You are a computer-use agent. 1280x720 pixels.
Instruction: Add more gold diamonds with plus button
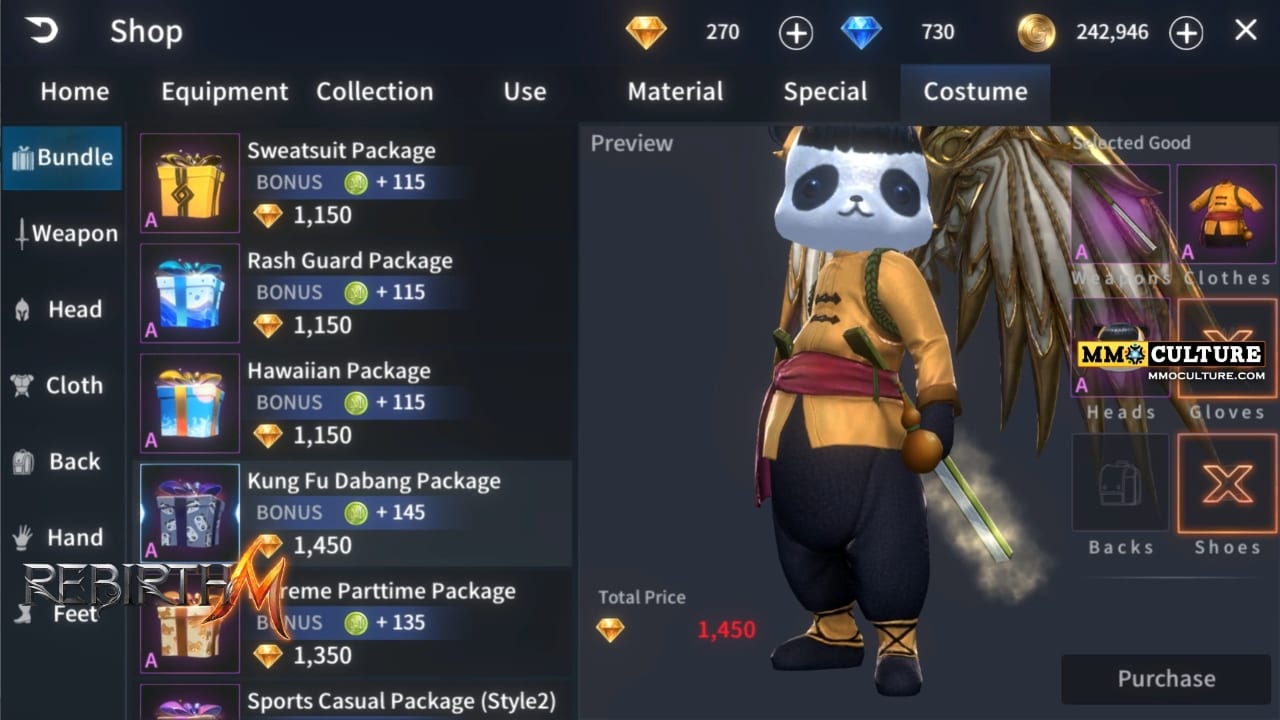click(x=795, y=33)
